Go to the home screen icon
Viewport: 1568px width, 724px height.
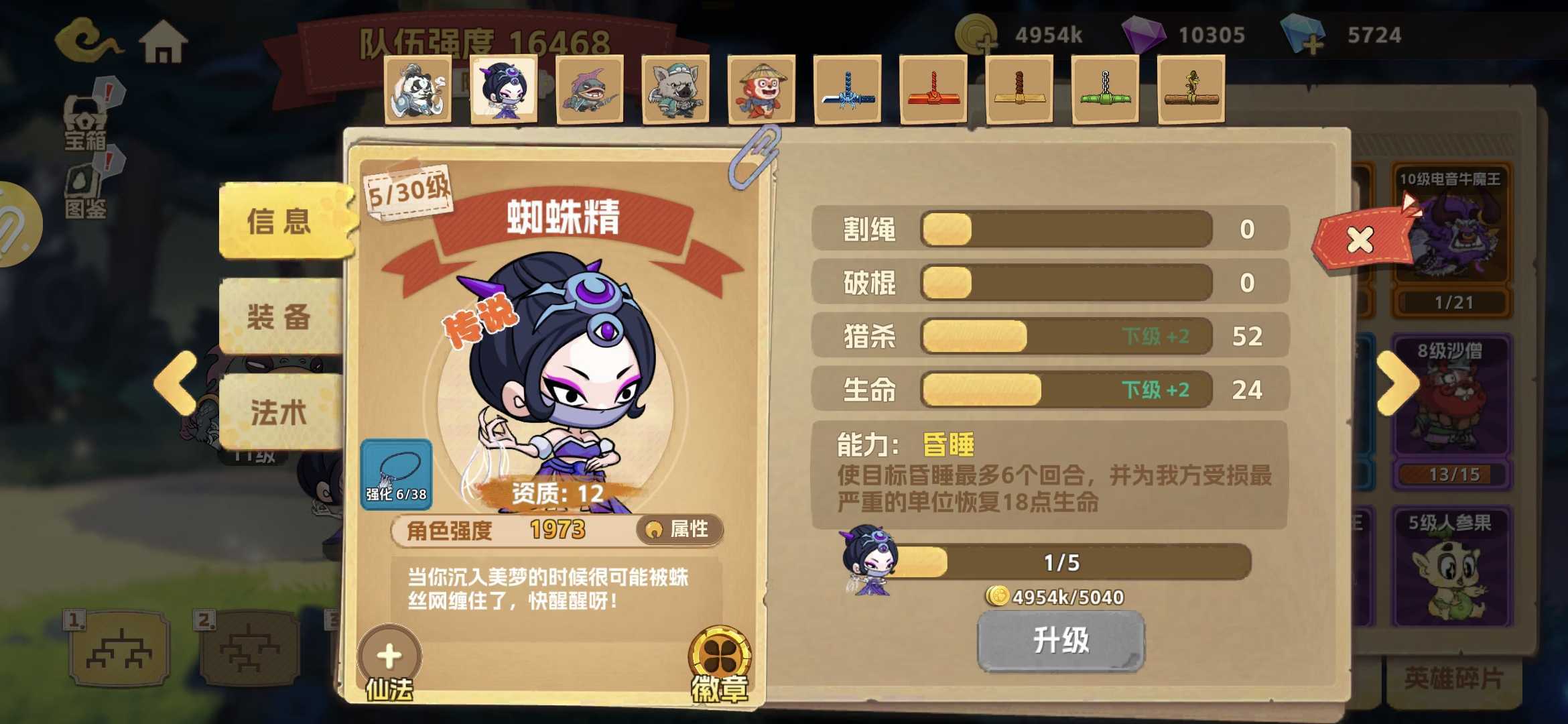click(163, 42)
